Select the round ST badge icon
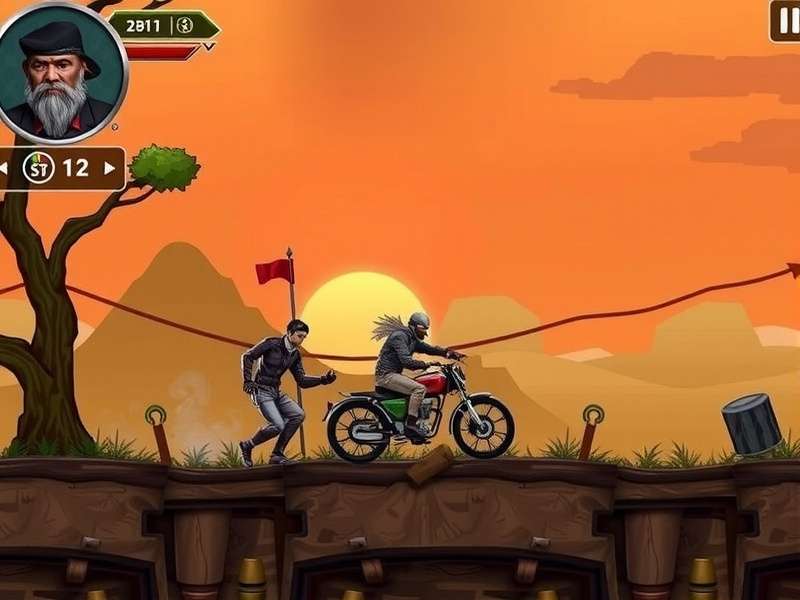 click(x=38, y=168)
